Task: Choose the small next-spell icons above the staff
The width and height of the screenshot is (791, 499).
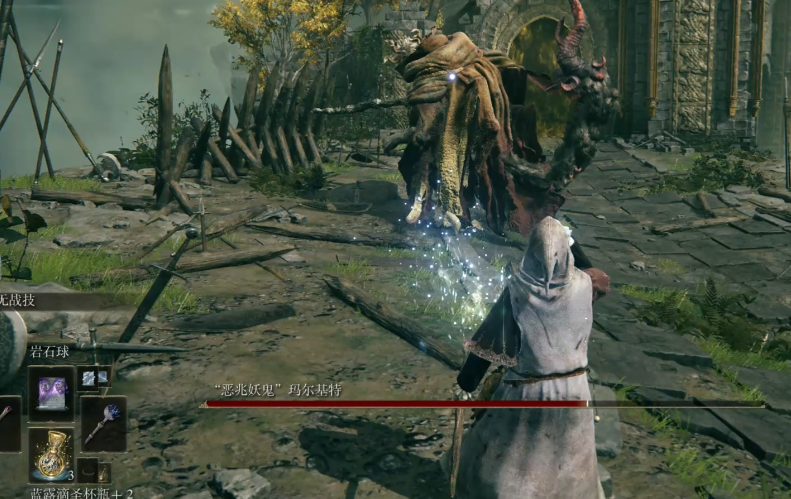Action: (x=95, y=377)
